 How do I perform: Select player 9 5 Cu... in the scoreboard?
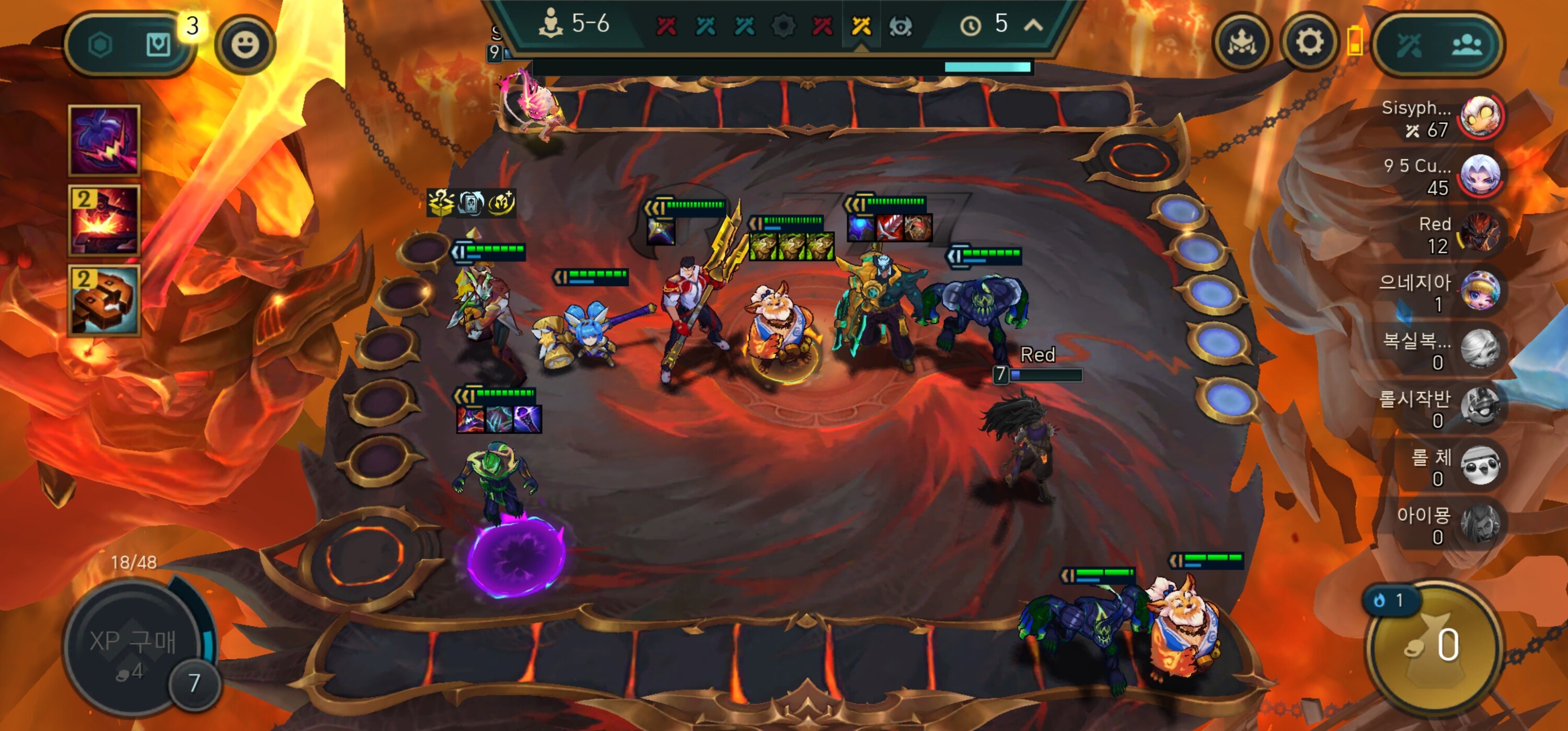tap(1481, 175)
